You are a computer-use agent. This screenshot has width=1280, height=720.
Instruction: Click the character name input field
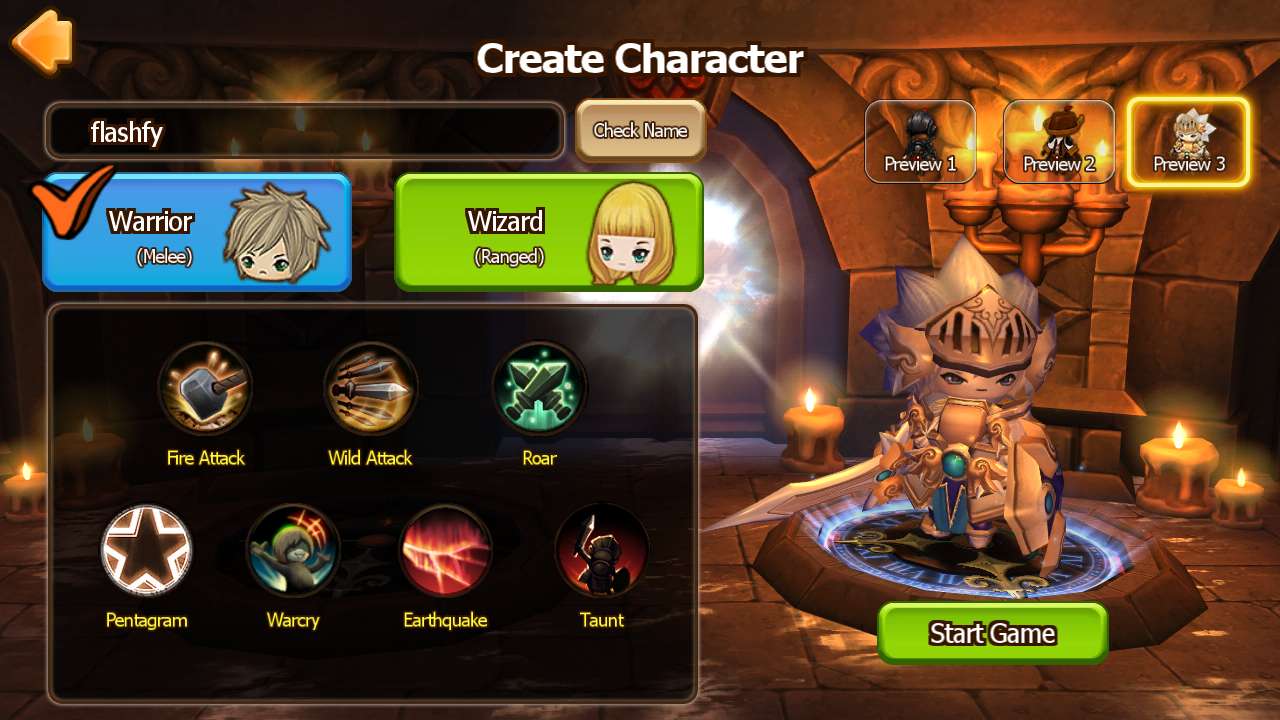tap(305, 131)
